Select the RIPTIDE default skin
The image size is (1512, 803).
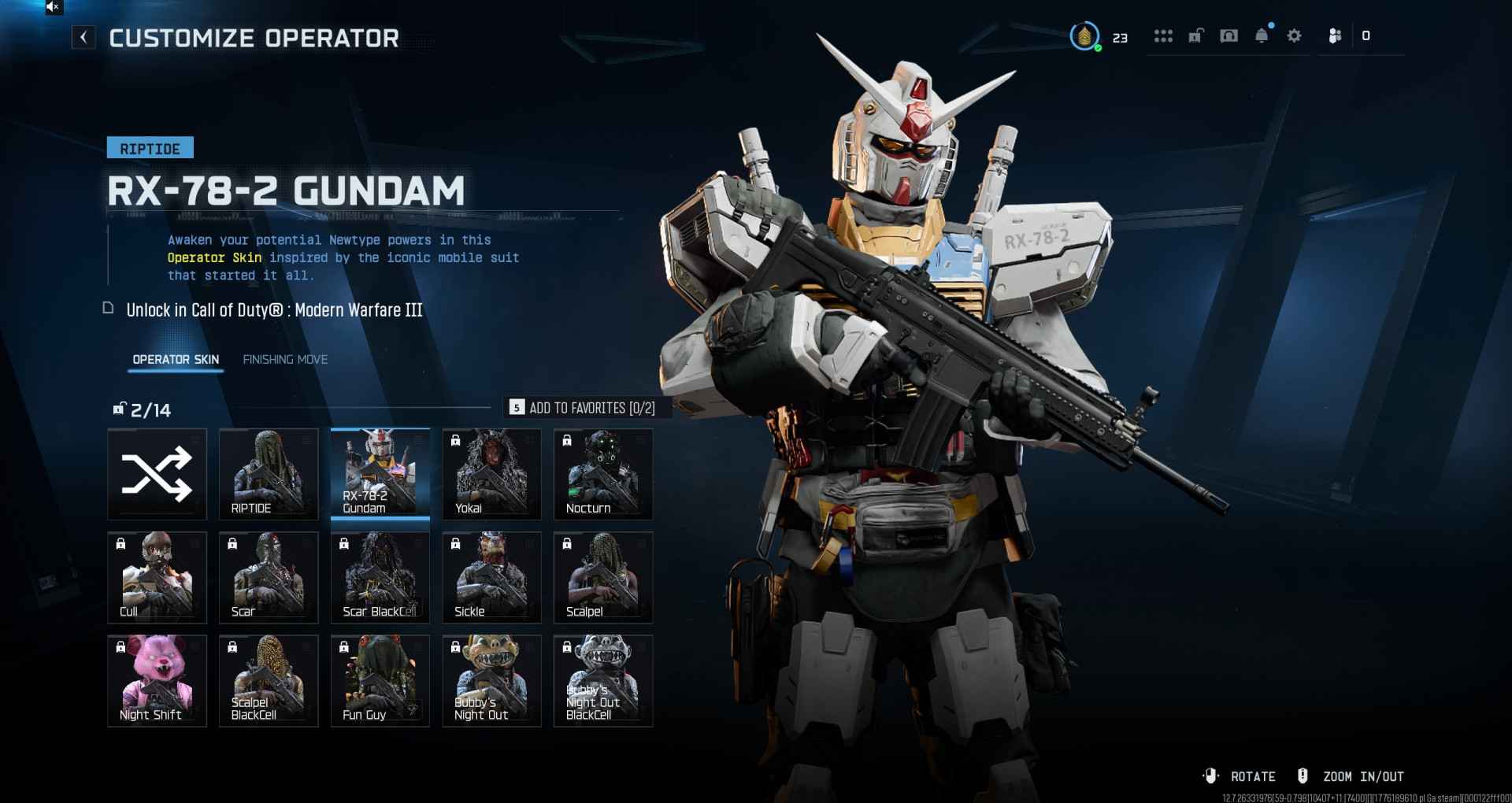tap(269, 474)
